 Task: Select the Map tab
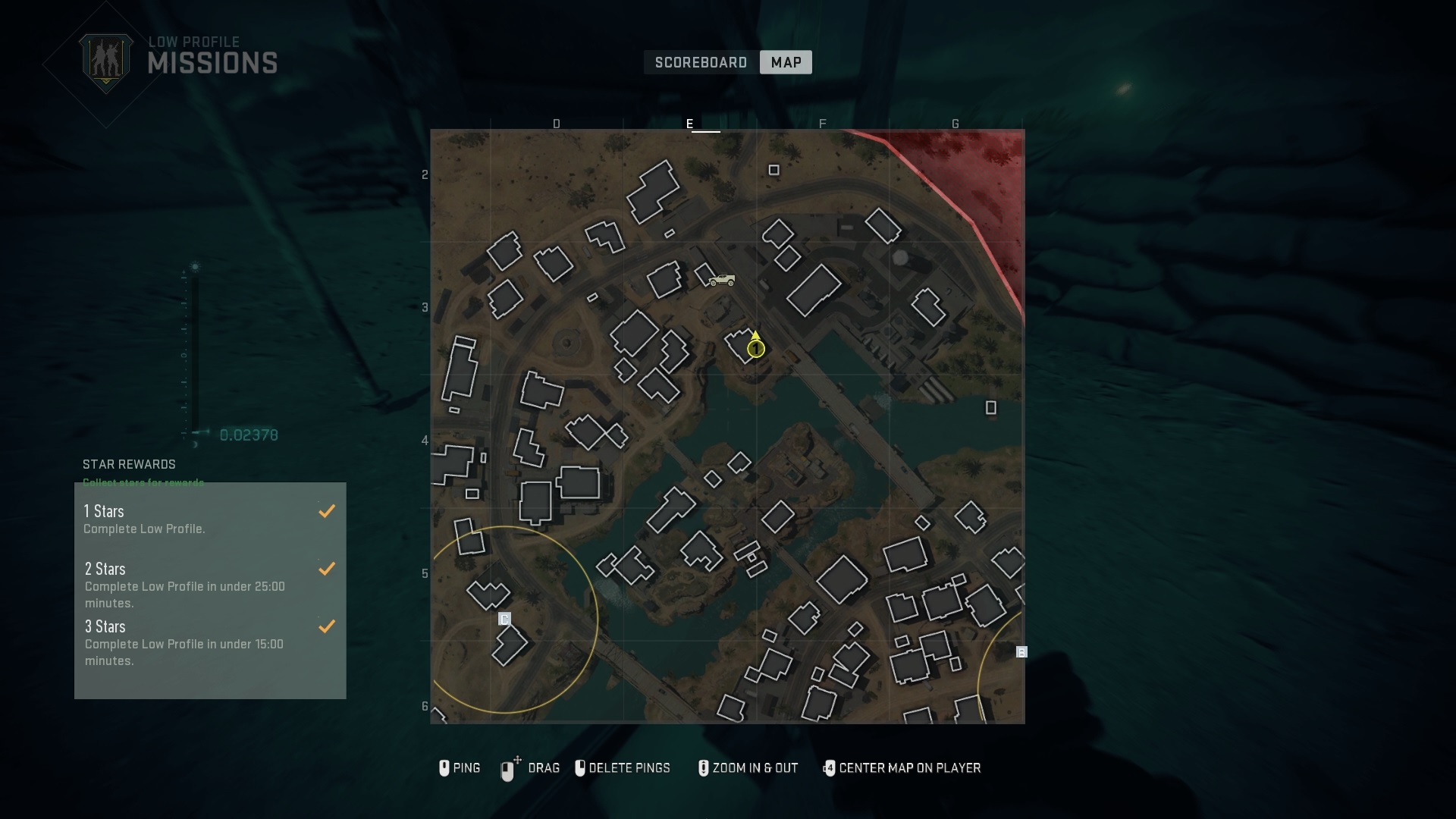click(785, 62)
